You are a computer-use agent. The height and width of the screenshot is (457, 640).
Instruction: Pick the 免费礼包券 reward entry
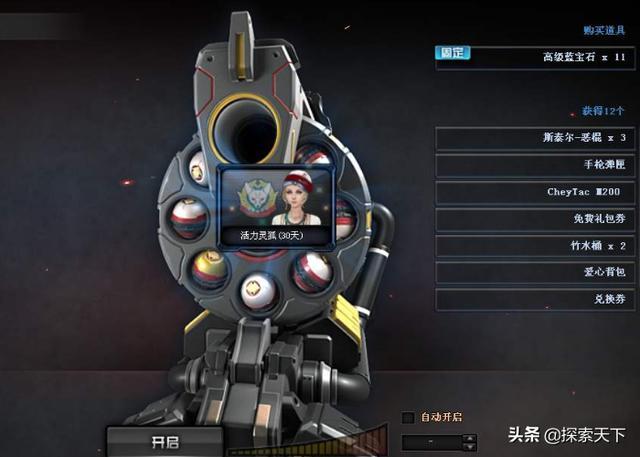[535, 219]
